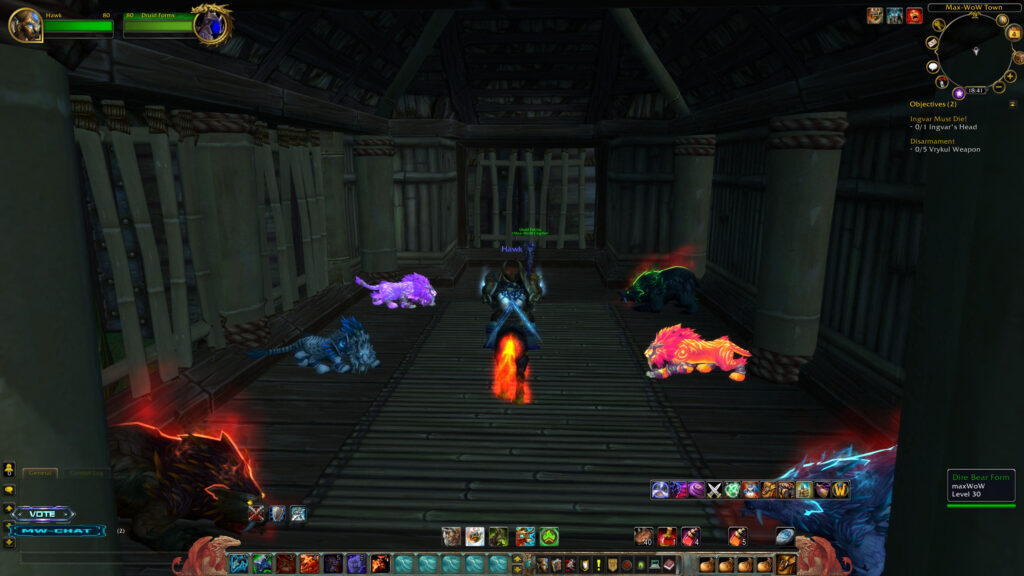The width and height of the screenshot is (1024, 576).
Task: Click Hawk's player portrait
Action: click(25, 25)
